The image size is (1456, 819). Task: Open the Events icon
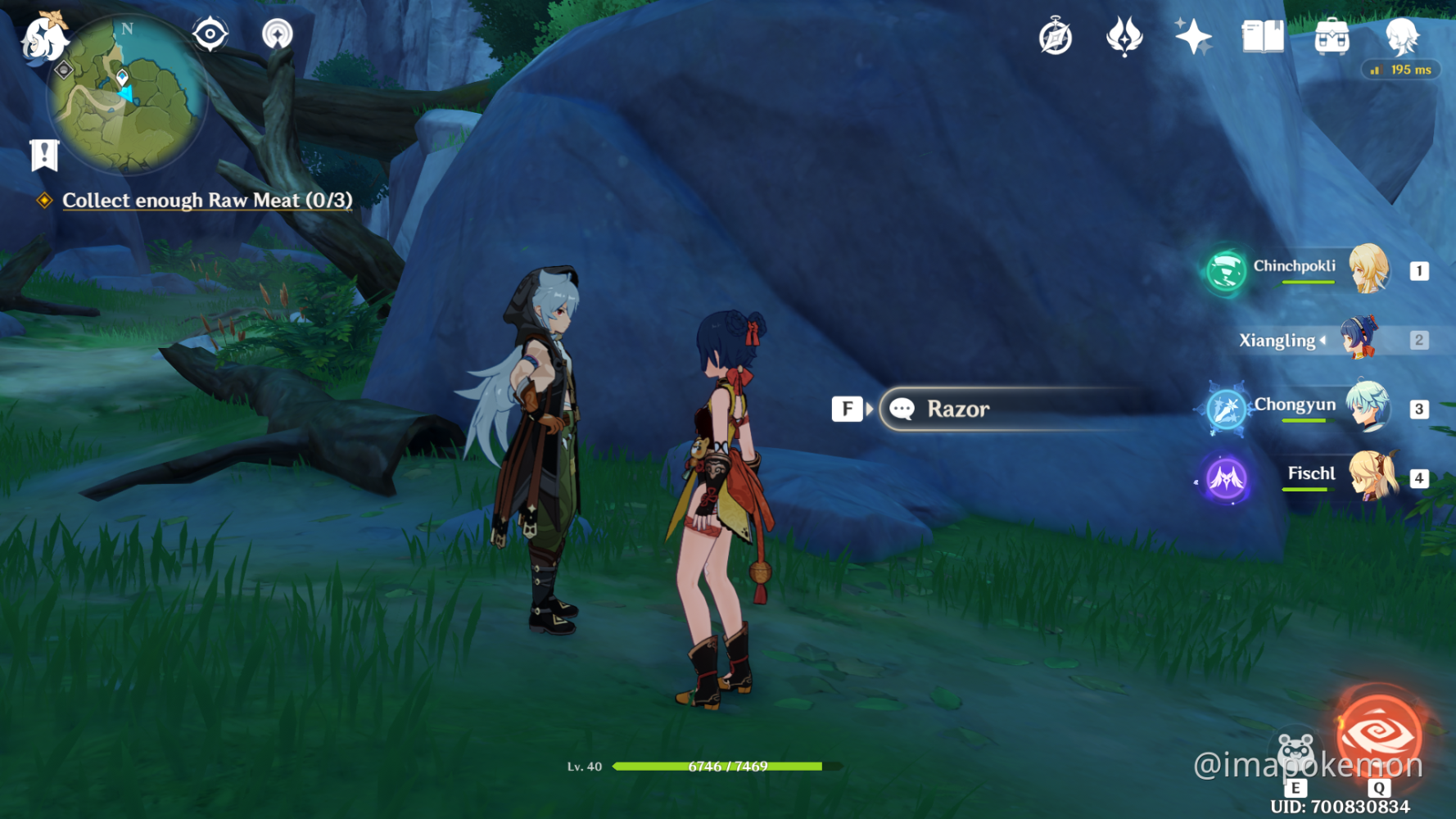point(1124,37)
